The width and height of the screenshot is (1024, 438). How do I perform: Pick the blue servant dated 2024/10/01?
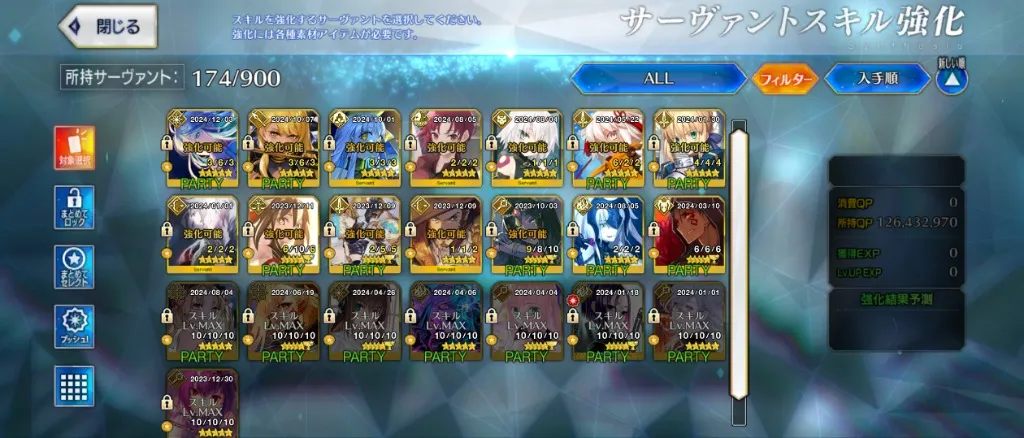click(x=363, y=148)
